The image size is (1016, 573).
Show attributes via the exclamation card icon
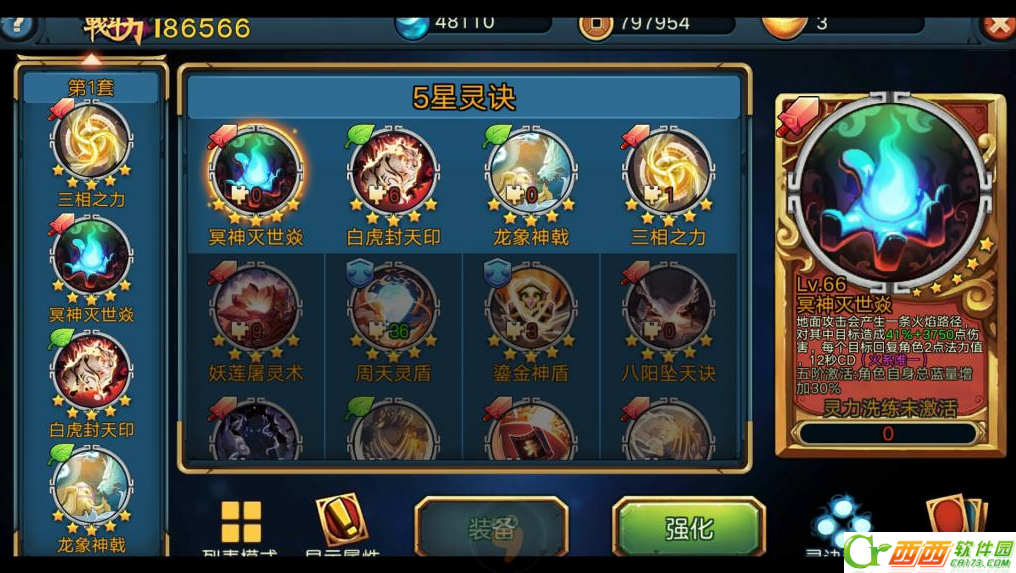(341, 520)
